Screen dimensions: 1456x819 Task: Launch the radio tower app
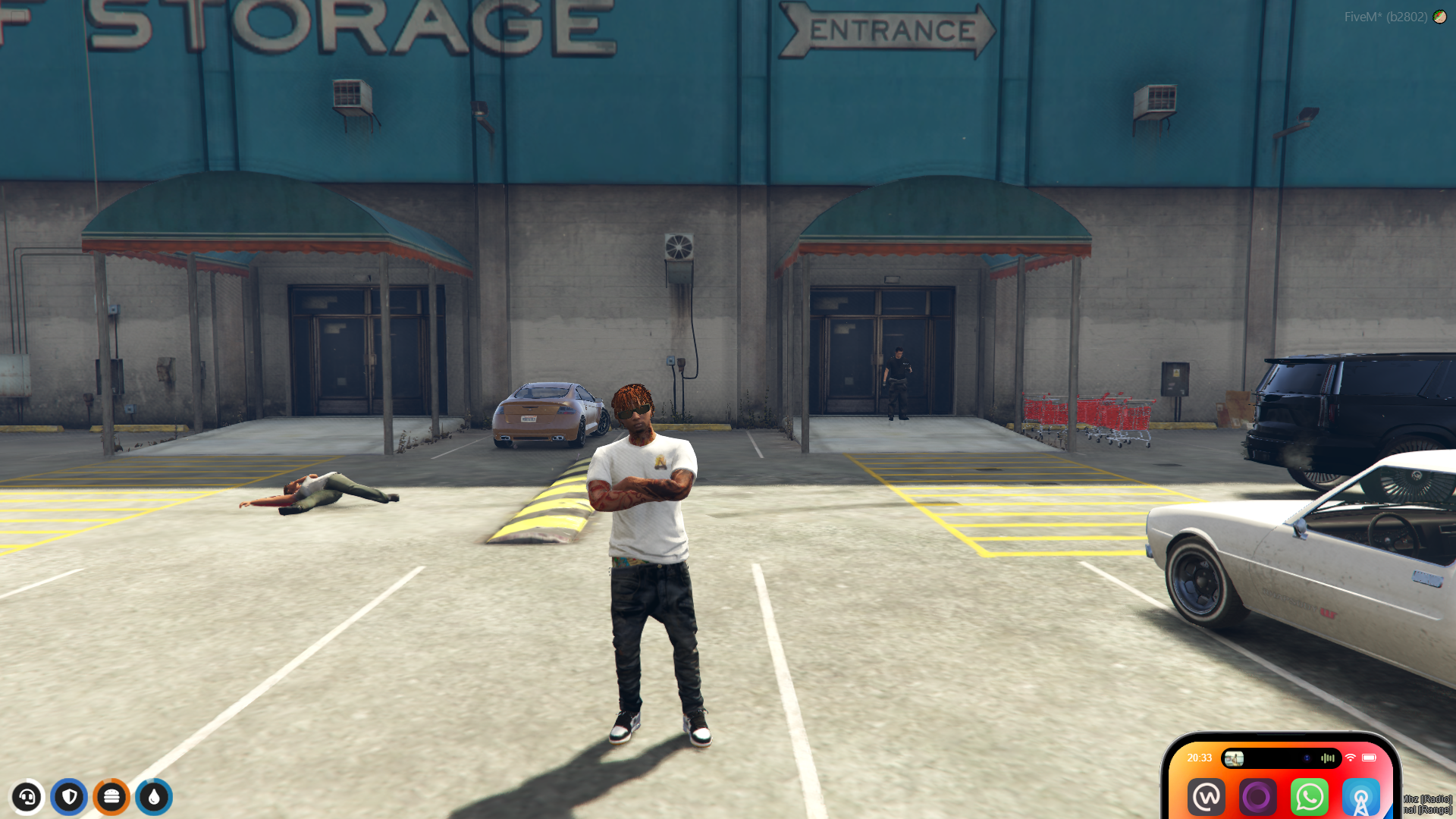pos(1360,798)
